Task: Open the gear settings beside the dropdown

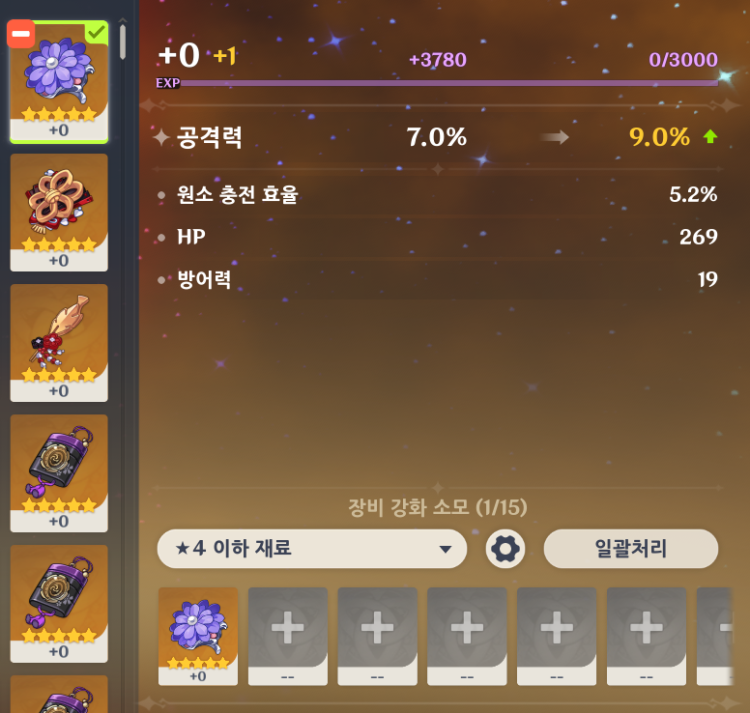Action: (x=505, y=549)
